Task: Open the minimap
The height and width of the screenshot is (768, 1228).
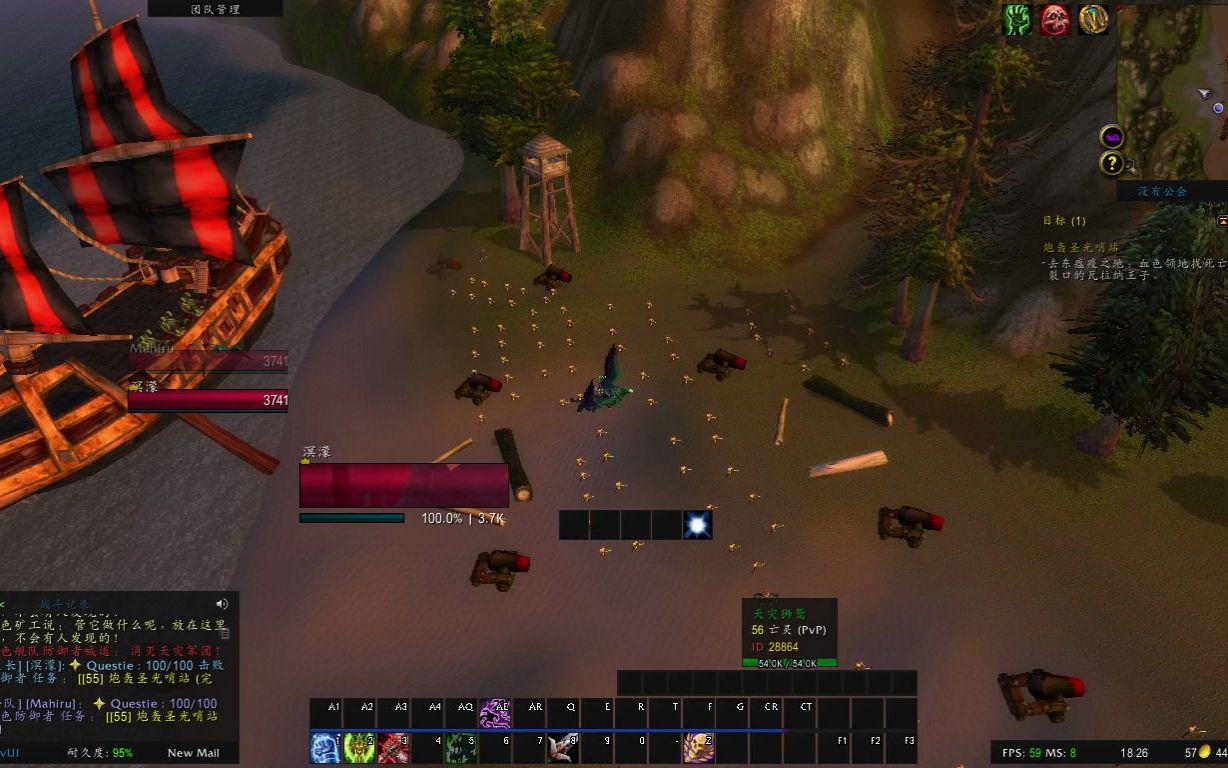Action: click(1170, 90)
